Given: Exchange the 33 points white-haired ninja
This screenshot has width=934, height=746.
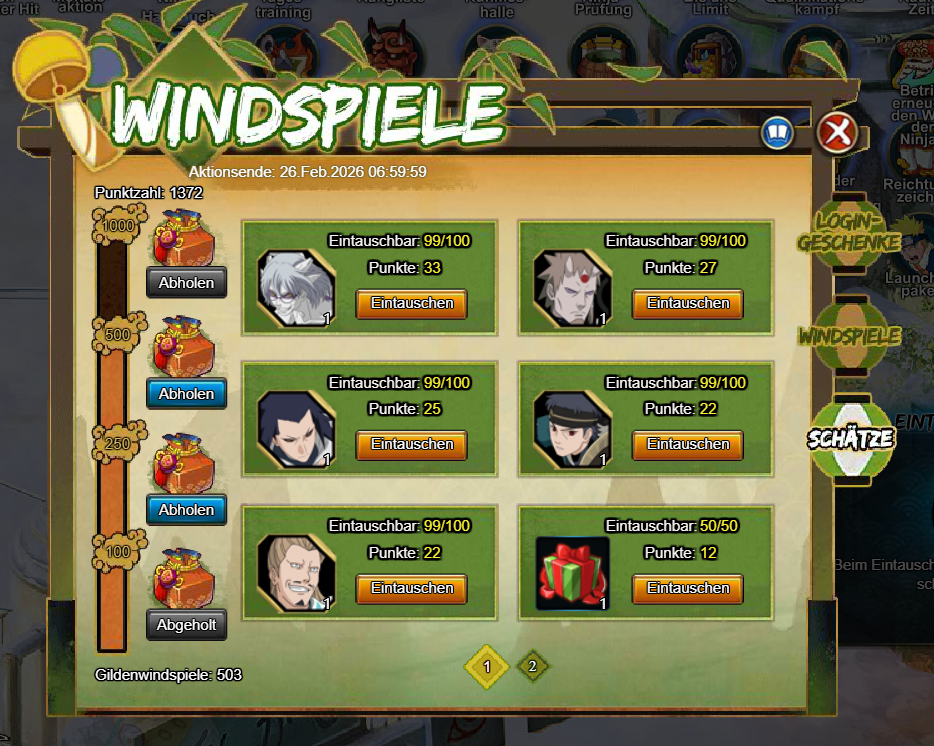Looking at the screenshot, I should tap(412, 303).
